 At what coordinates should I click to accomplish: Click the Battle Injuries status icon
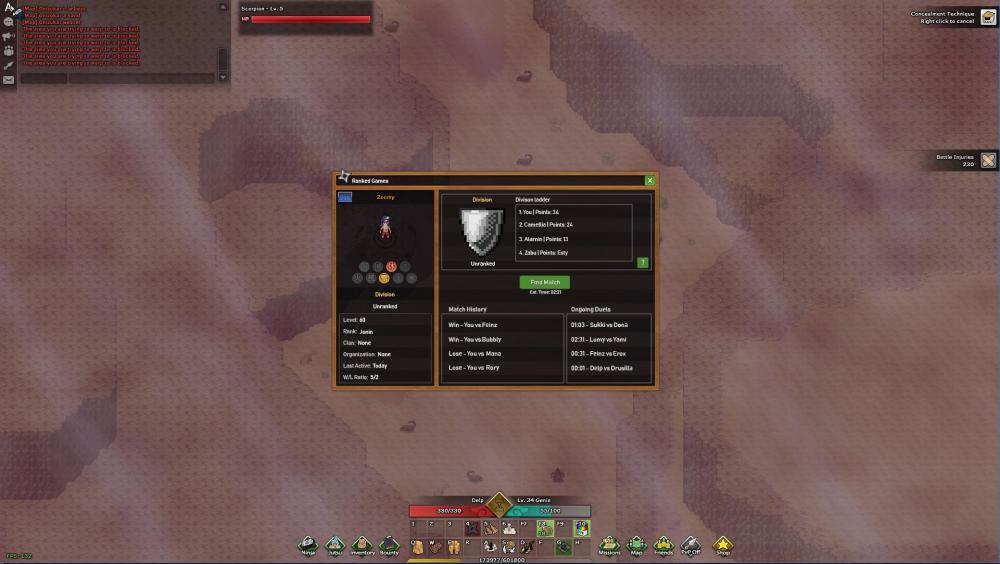(x=988, y=160)
